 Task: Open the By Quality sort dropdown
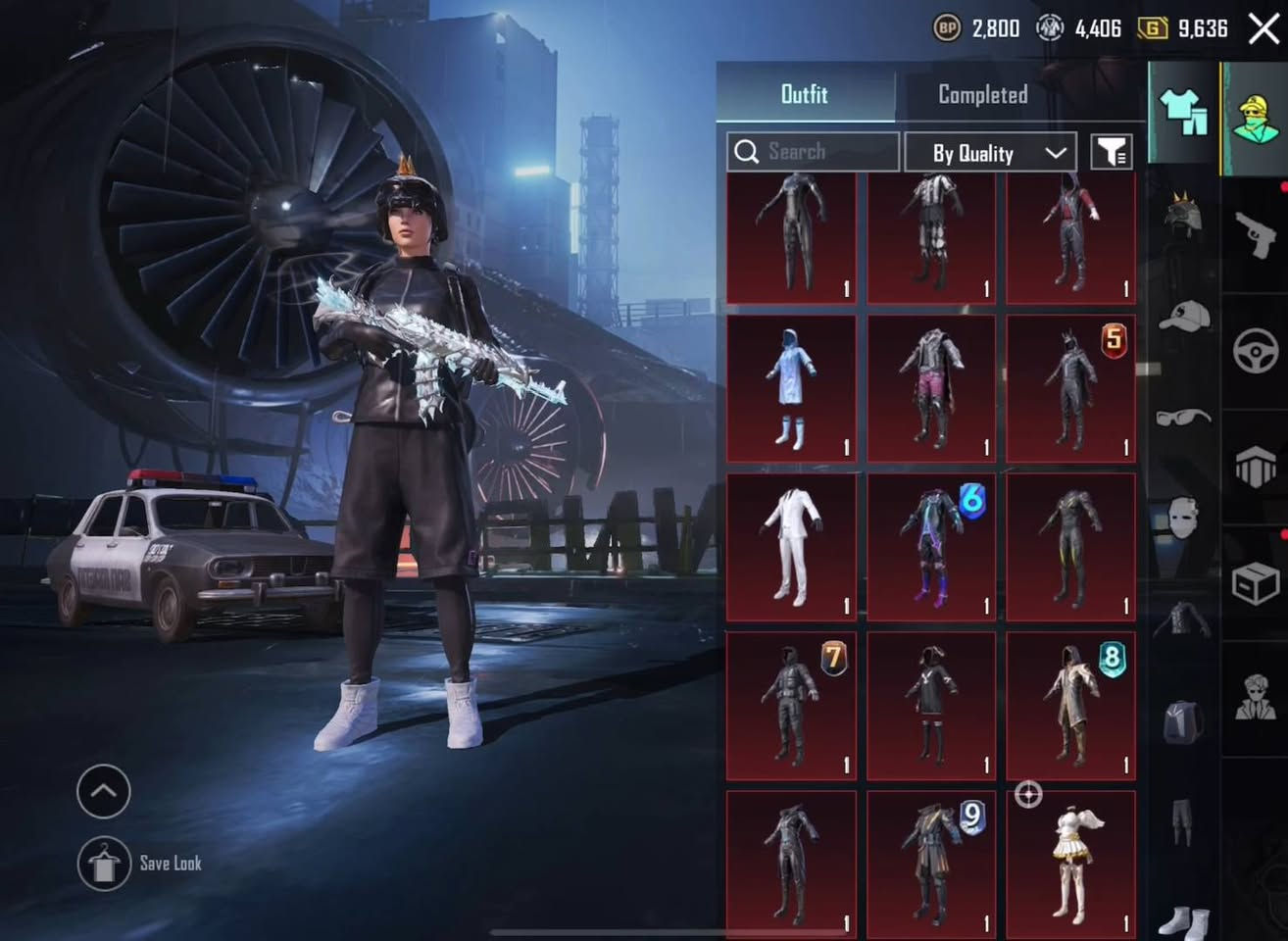pyautogui.click(x=990, y=153)
